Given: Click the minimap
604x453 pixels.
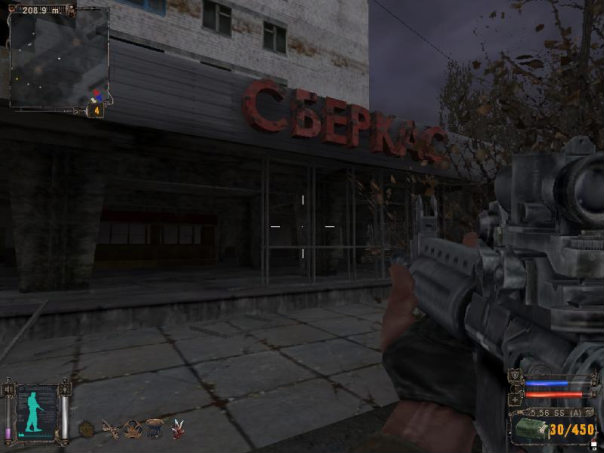Looking at the screenshot, I should pos(58,58).
